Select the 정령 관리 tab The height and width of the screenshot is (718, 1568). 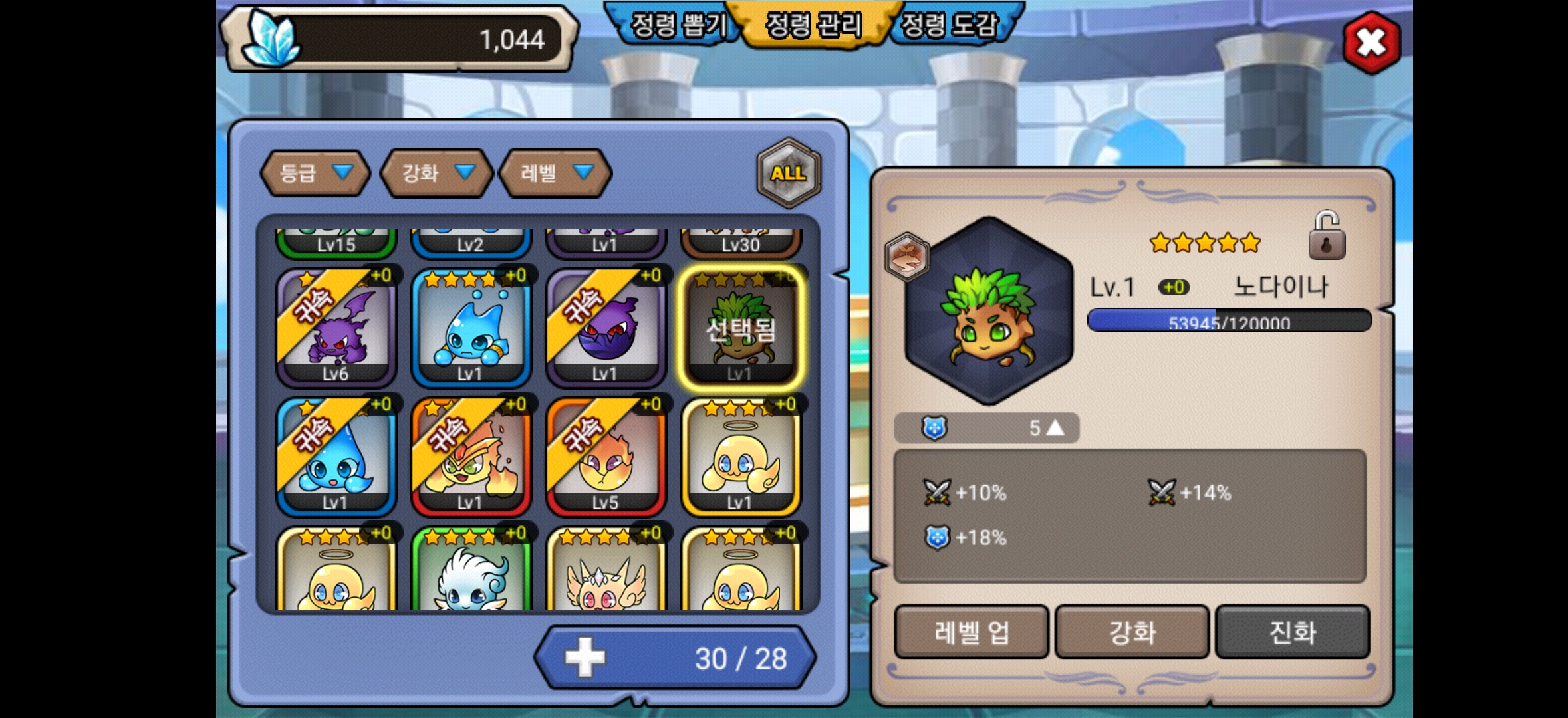click(813, 25)
